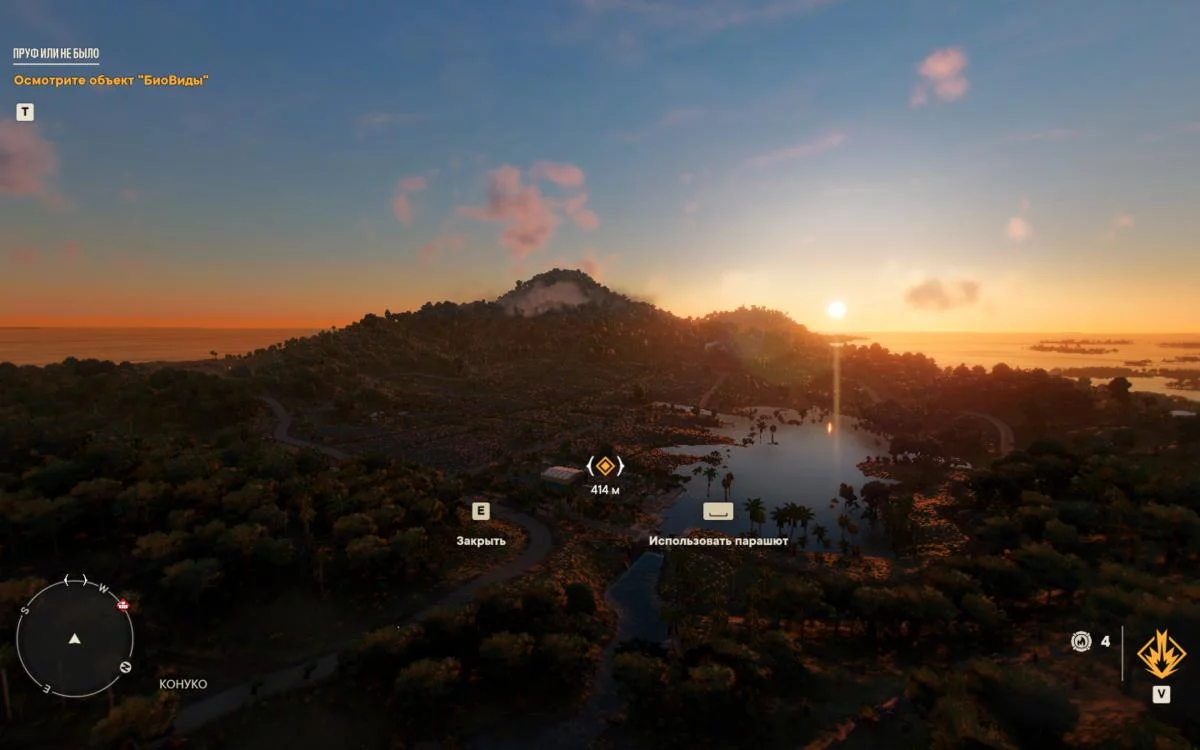
Task: Select the quest objective "Осмотрите объект БиоВиды"
Action: 111,80
